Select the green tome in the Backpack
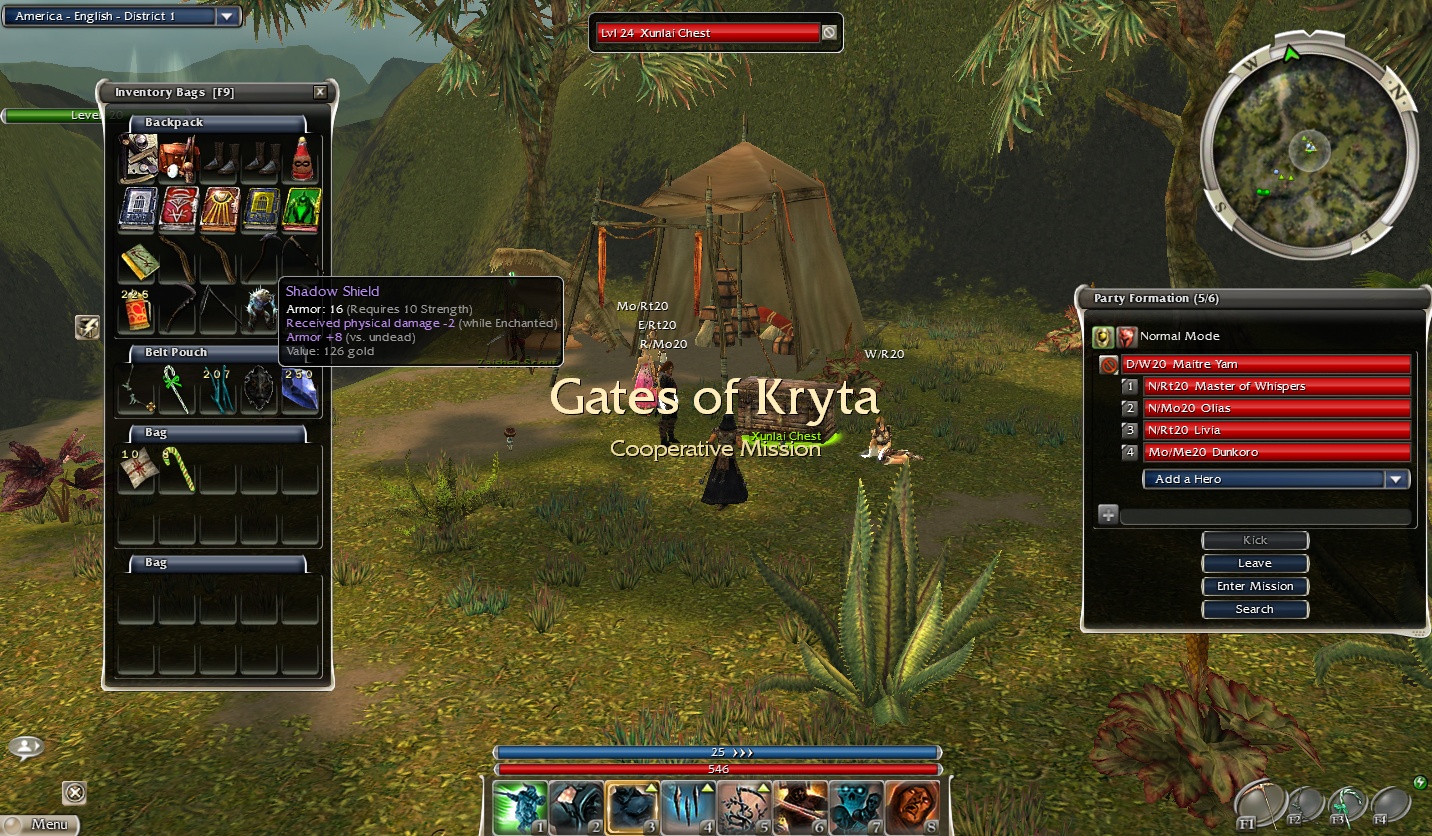This screenshot has width=1432, height=836. (300, 209)
